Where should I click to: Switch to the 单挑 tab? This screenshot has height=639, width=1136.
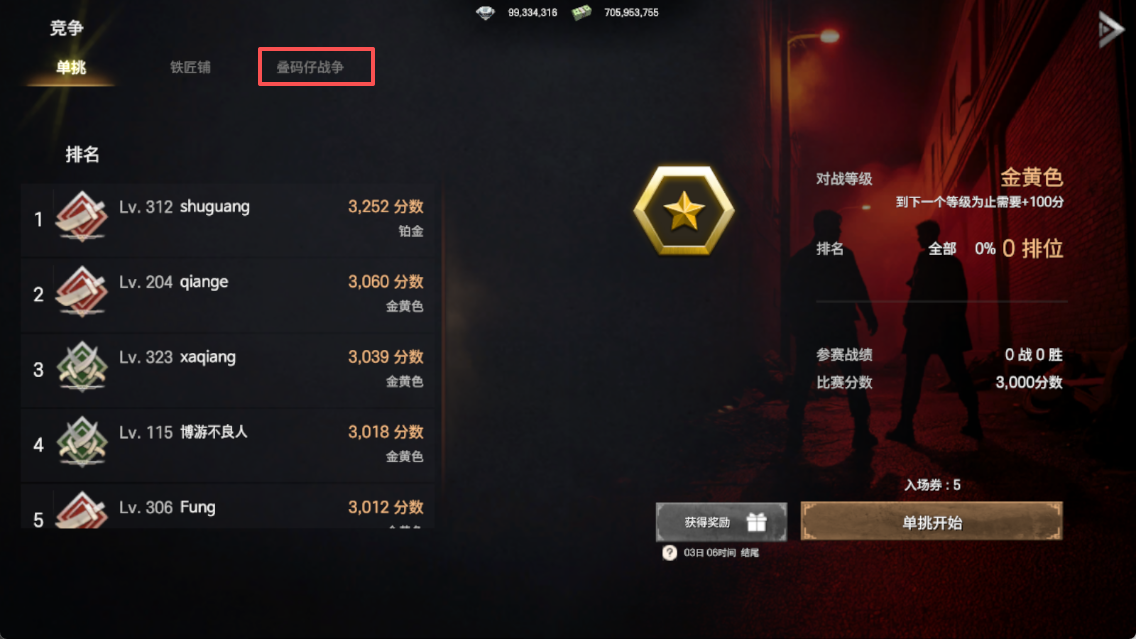[71, 68]
